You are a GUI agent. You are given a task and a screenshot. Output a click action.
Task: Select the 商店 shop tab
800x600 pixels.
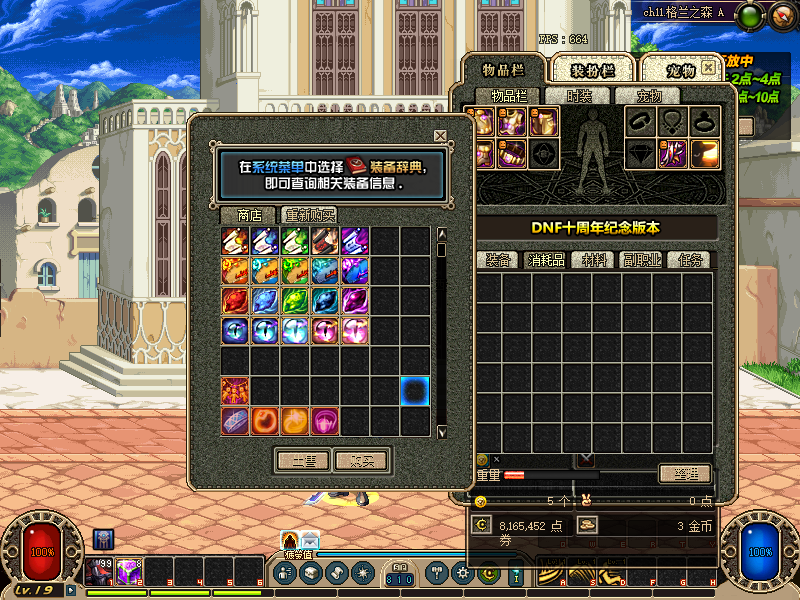tap(249, 215)
